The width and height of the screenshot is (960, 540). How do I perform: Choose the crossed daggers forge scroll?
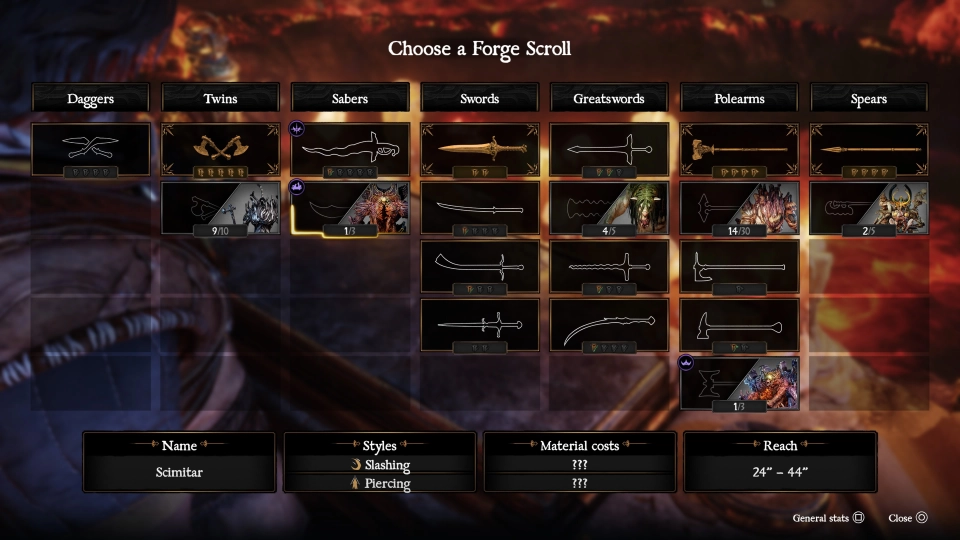(90, 149)
